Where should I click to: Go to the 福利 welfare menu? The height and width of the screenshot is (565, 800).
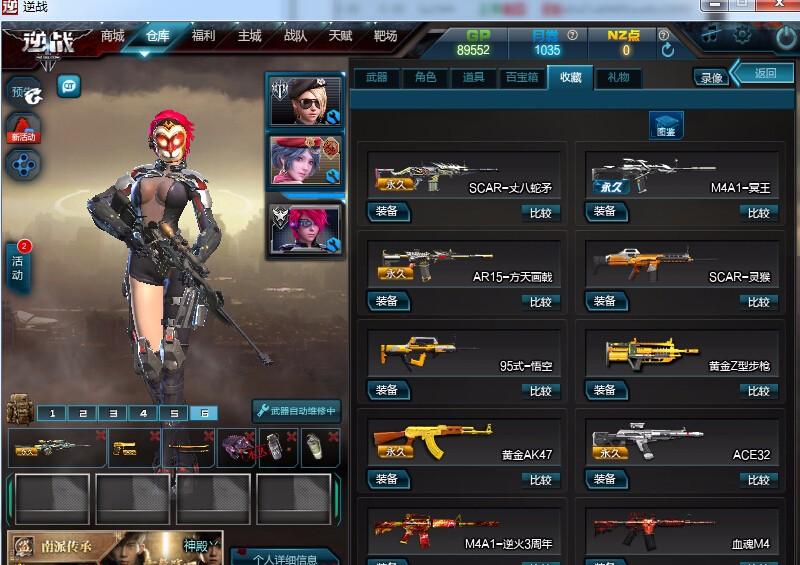point(203,36)
